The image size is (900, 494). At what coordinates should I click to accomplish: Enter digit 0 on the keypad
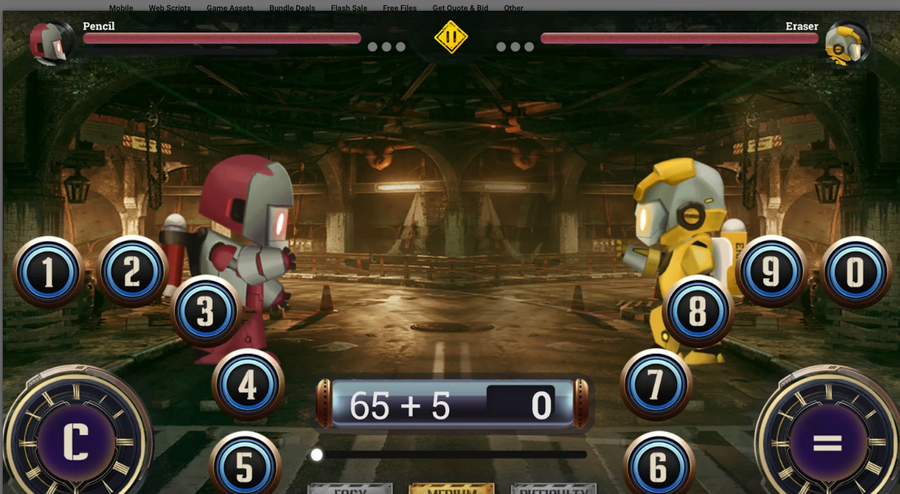pos(855,271)
